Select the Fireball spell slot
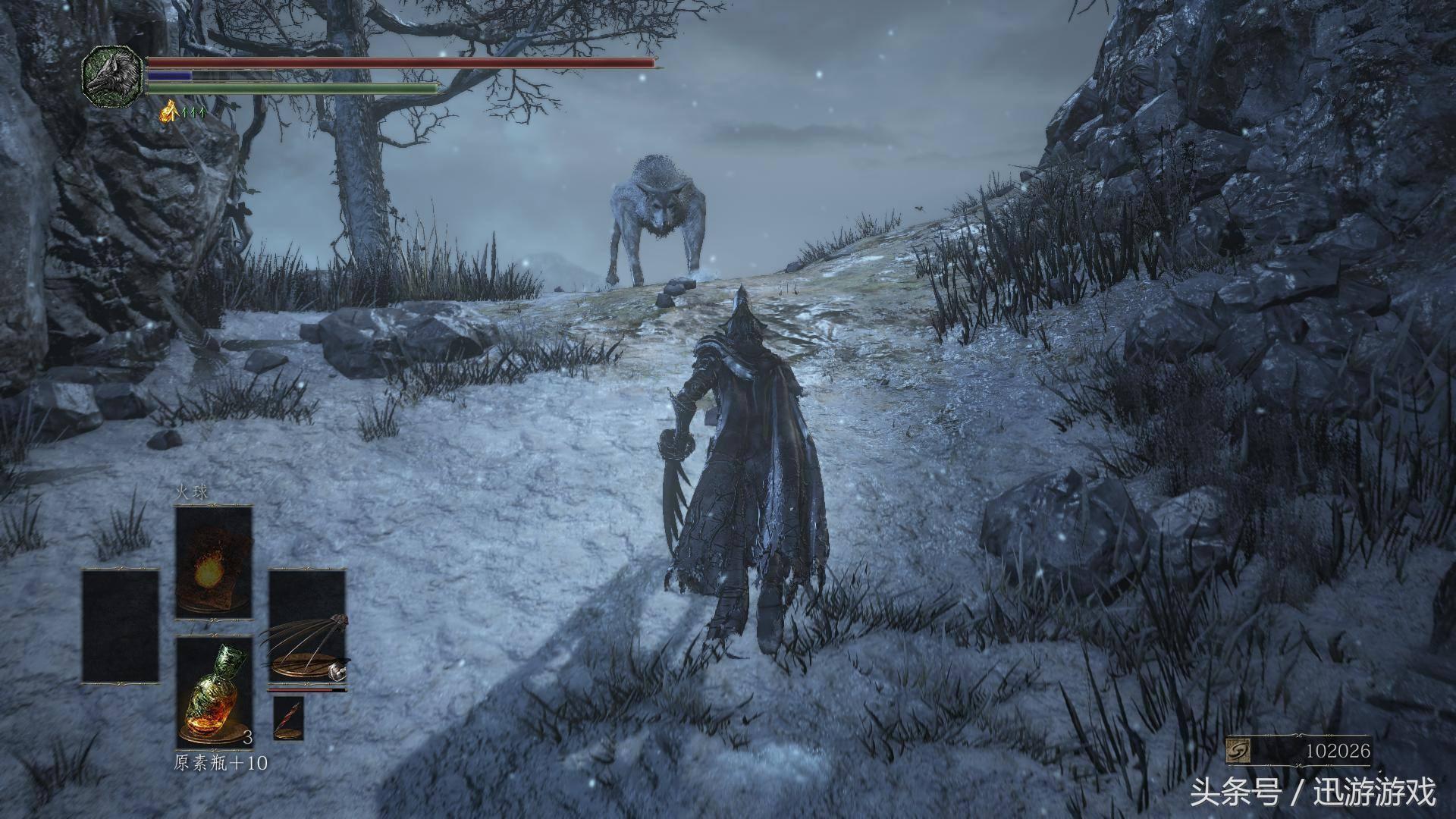This screenshot has width=1456, height=819. (x=214, y=562)
